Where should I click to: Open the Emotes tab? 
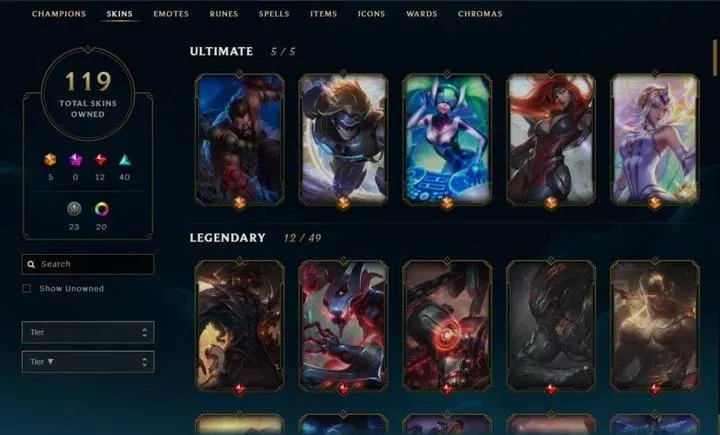(170, 15)
